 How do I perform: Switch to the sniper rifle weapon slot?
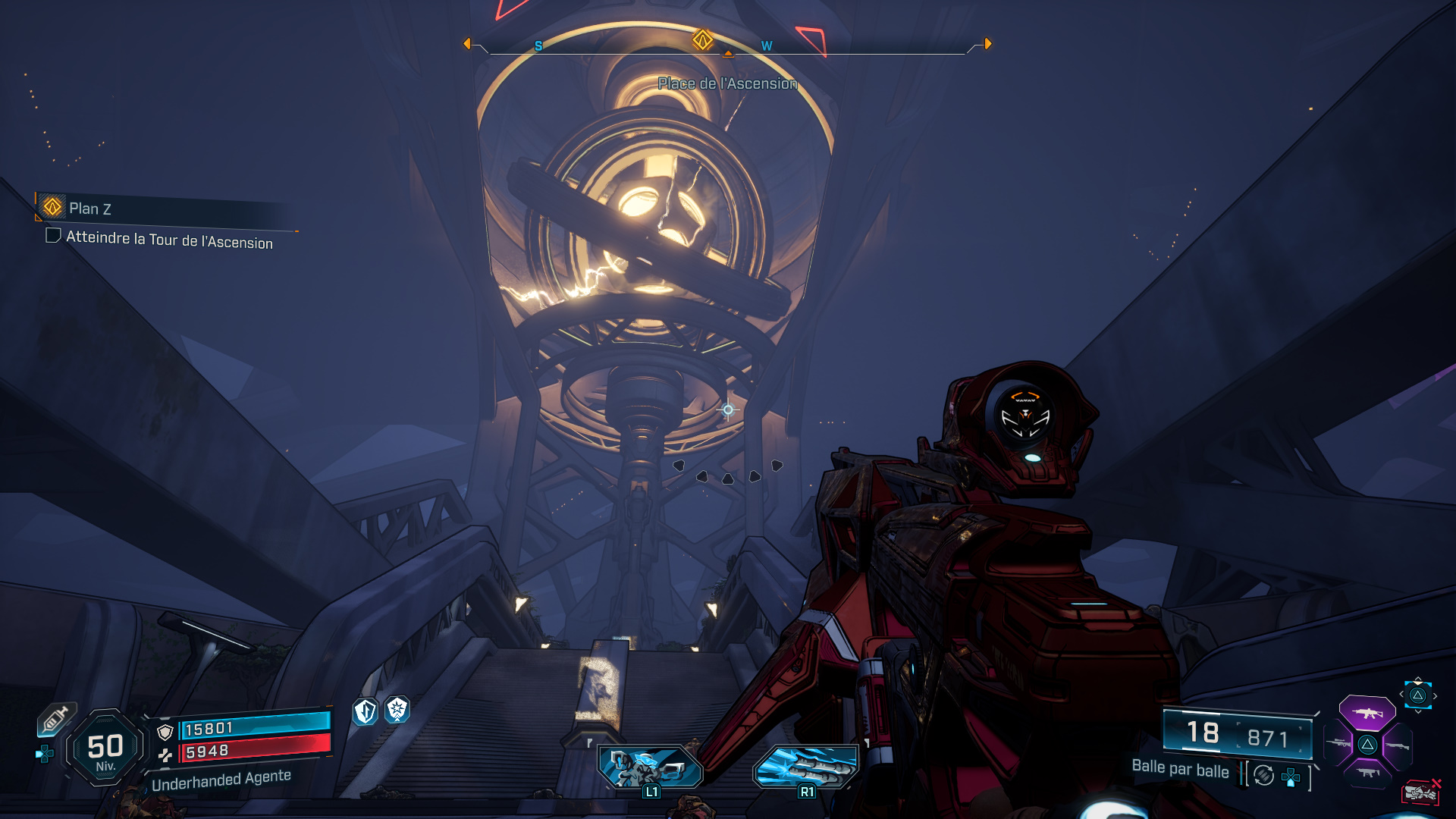[x=1340, y=744]
